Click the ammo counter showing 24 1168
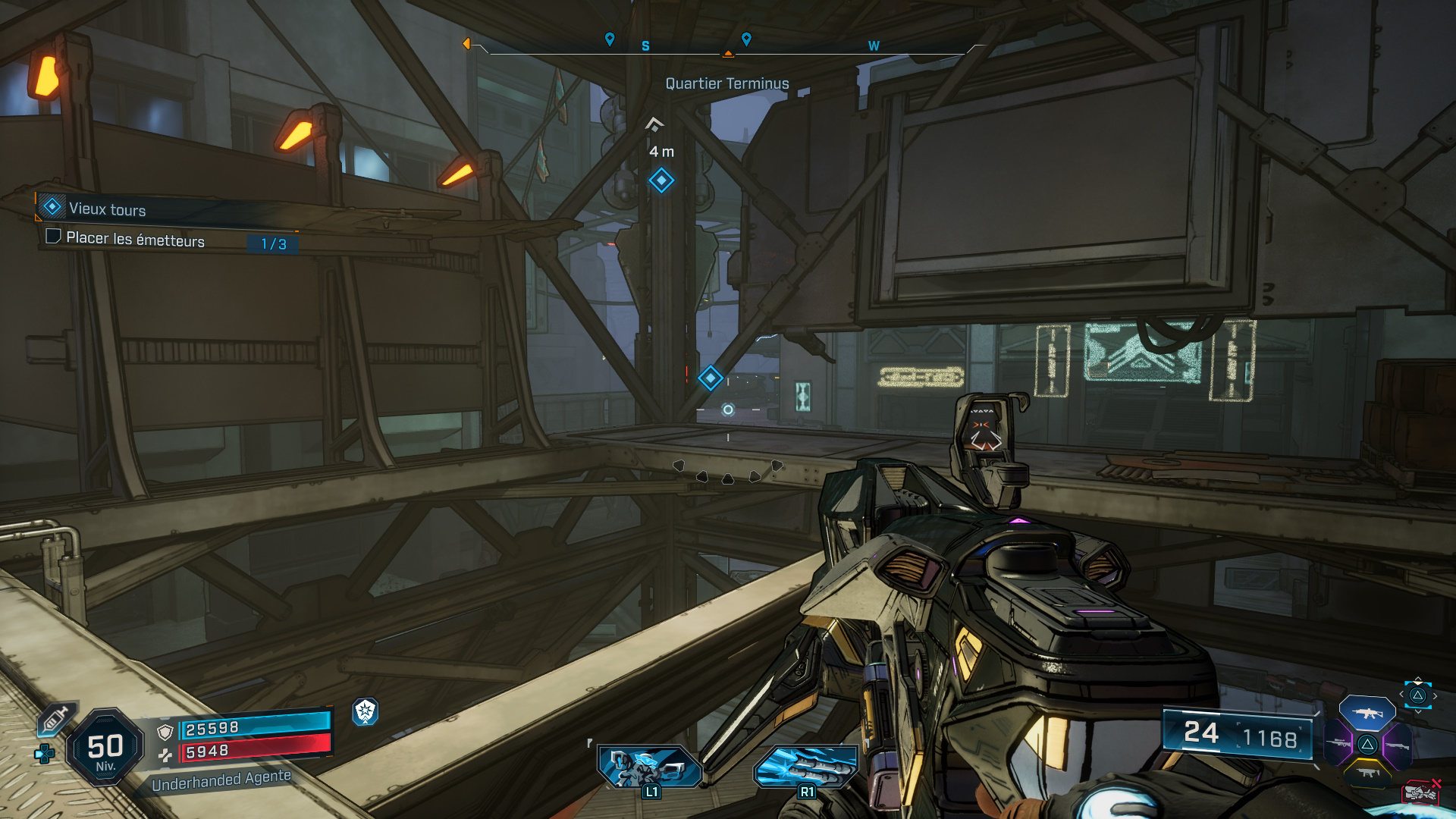Image resolution: width=1456 pixels, height=819 pixels. click(x=1240, y=735)
